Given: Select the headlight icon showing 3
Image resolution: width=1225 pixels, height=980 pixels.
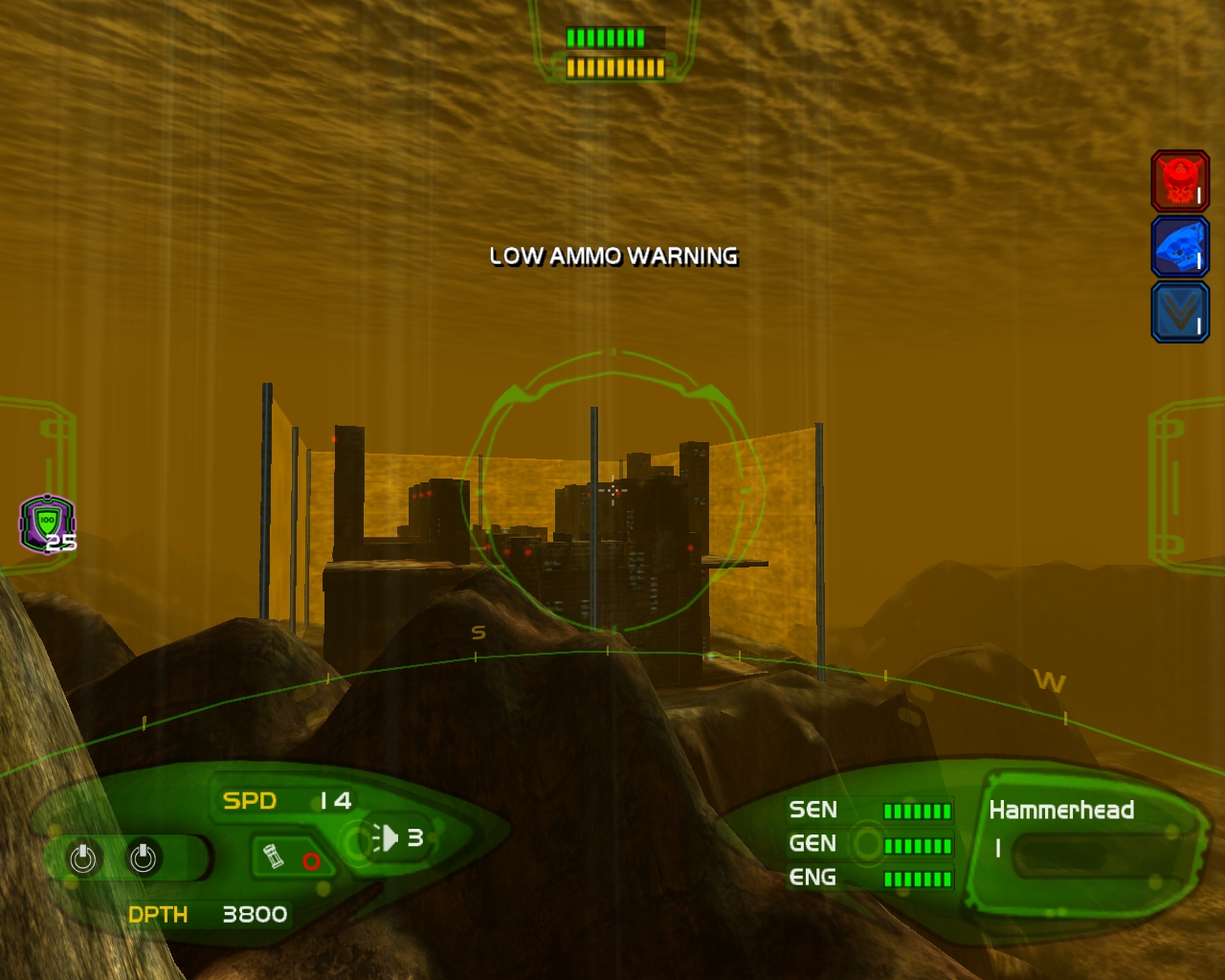Looking at the screenshot, I should click(386, 838).
